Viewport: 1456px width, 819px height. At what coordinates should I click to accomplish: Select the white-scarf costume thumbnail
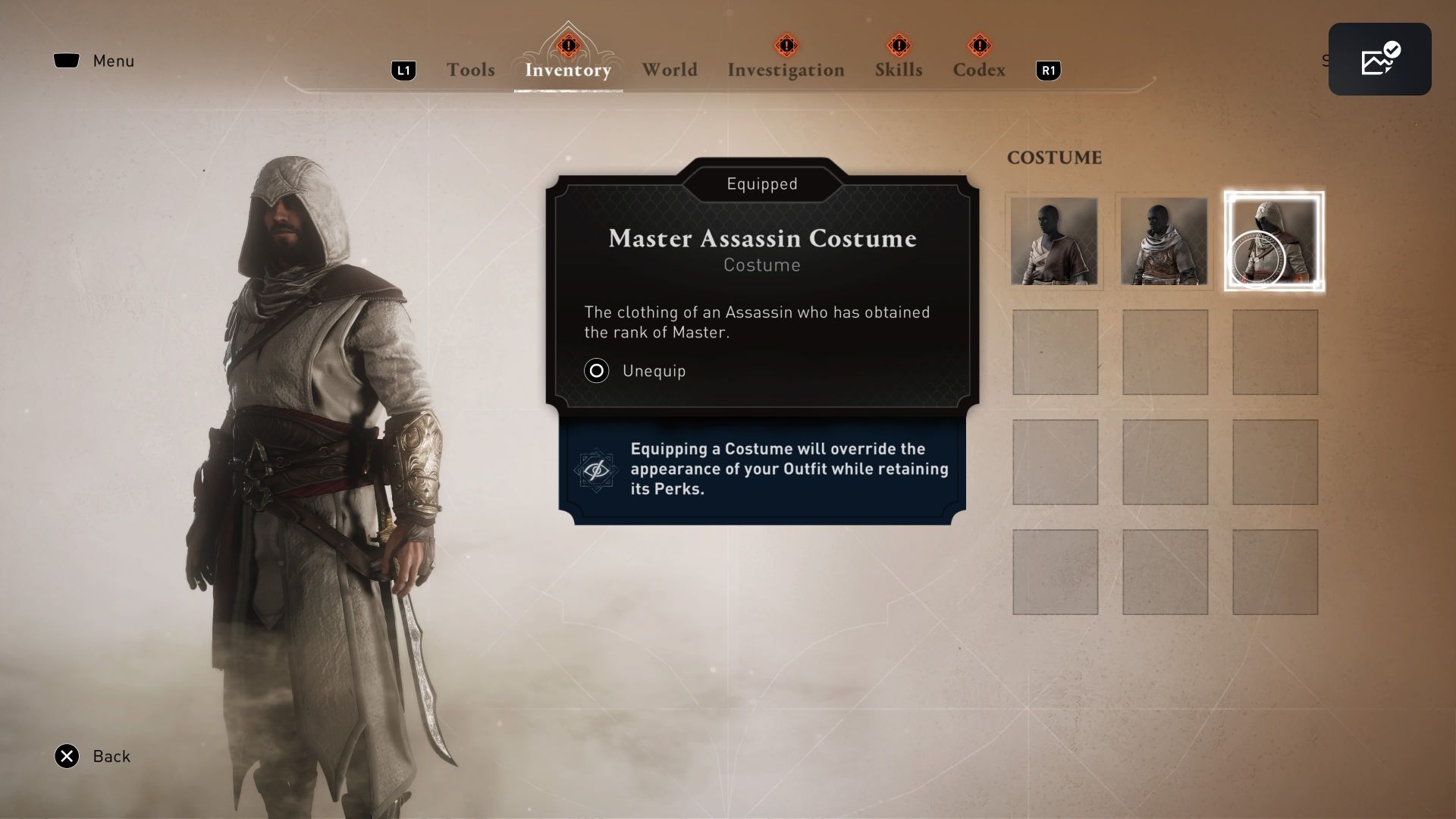(x=1164, y=241)
